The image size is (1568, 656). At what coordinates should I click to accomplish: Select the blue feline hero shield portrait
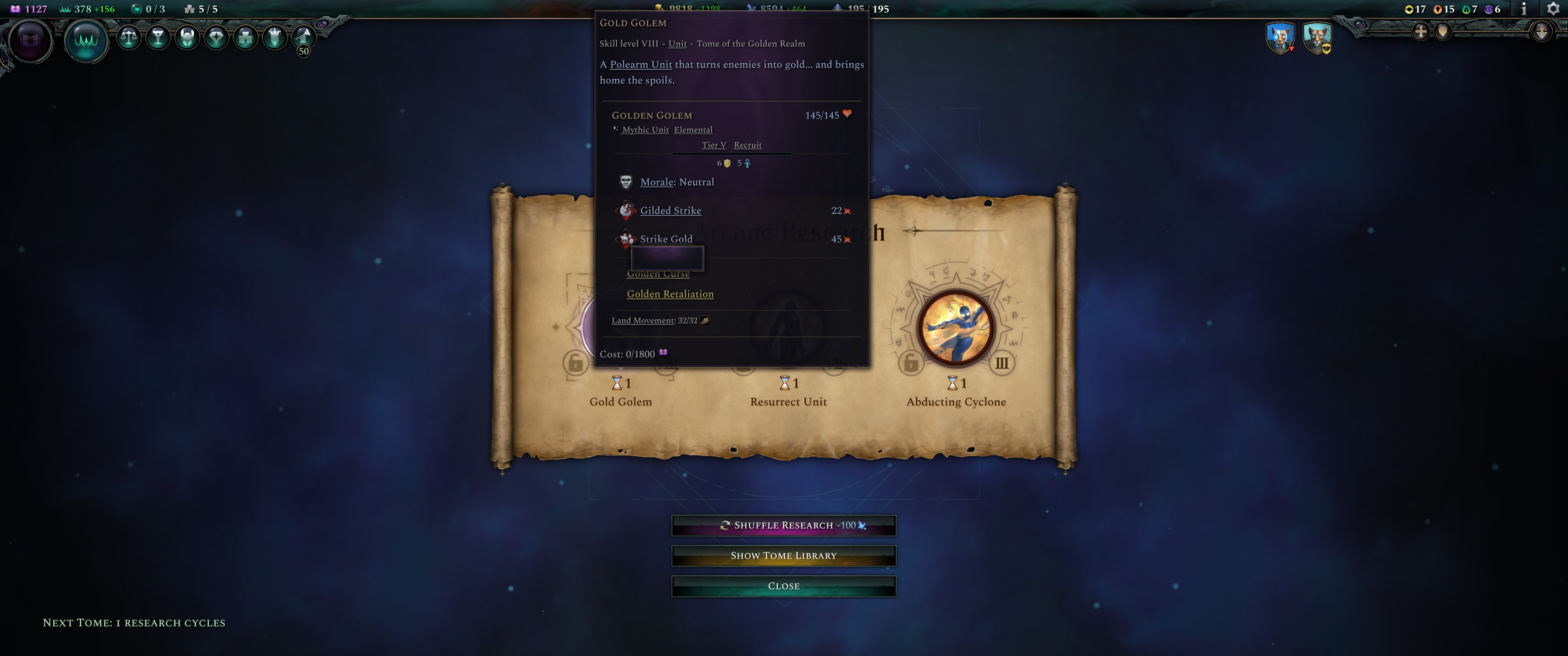point(1281,38)
